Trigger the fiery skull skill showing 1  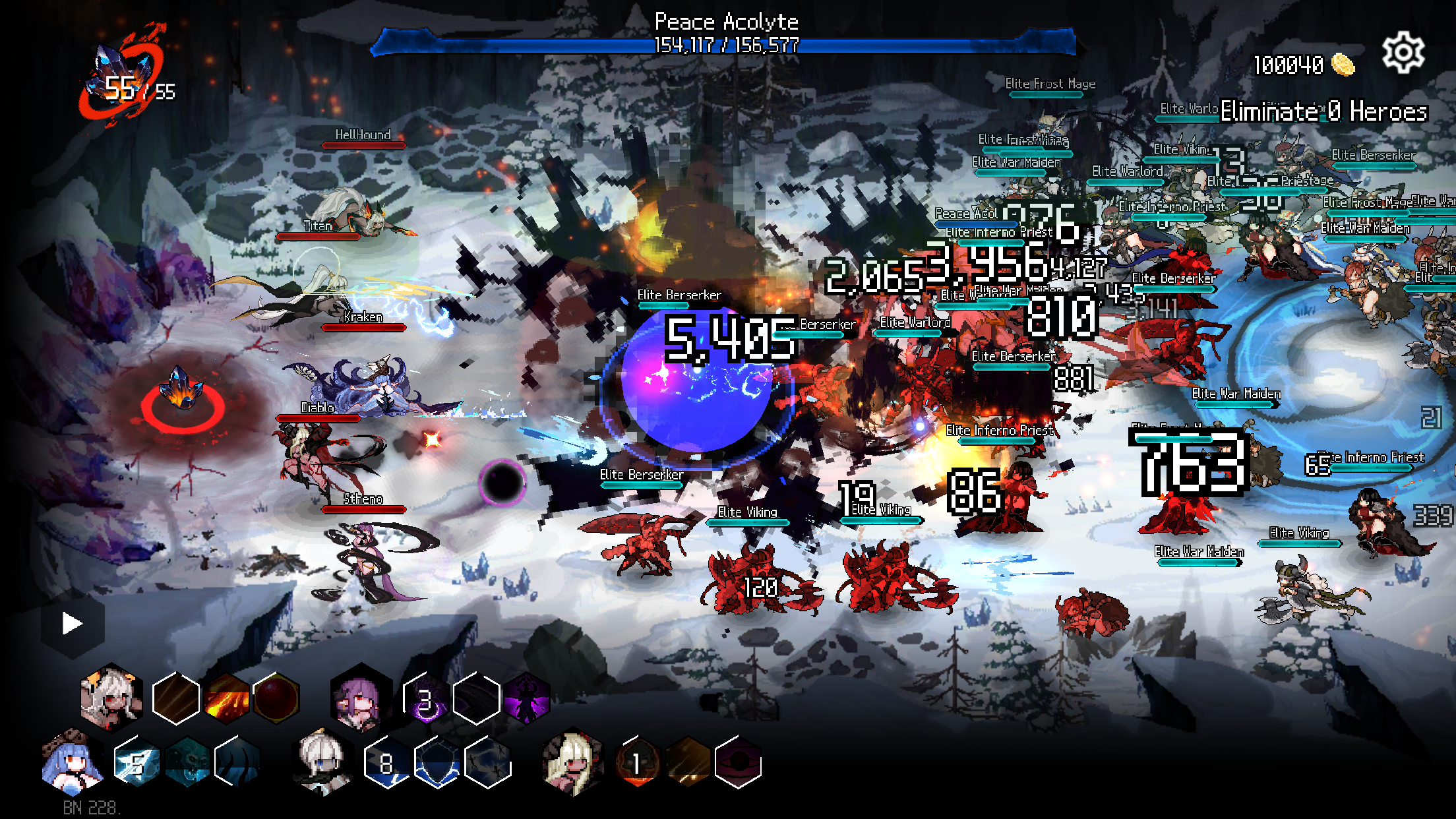[636, 764]
